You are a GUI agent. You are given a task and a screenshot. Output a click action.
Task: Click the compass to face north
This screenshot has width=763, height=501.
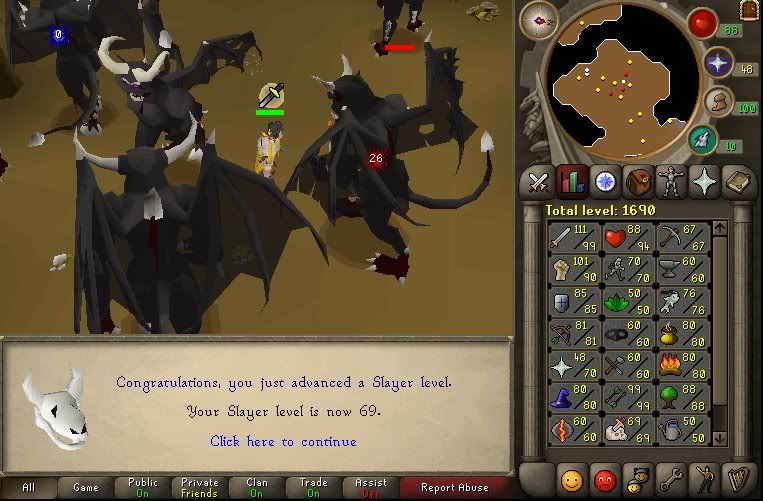pyautogui.click(x=539, y=21)
